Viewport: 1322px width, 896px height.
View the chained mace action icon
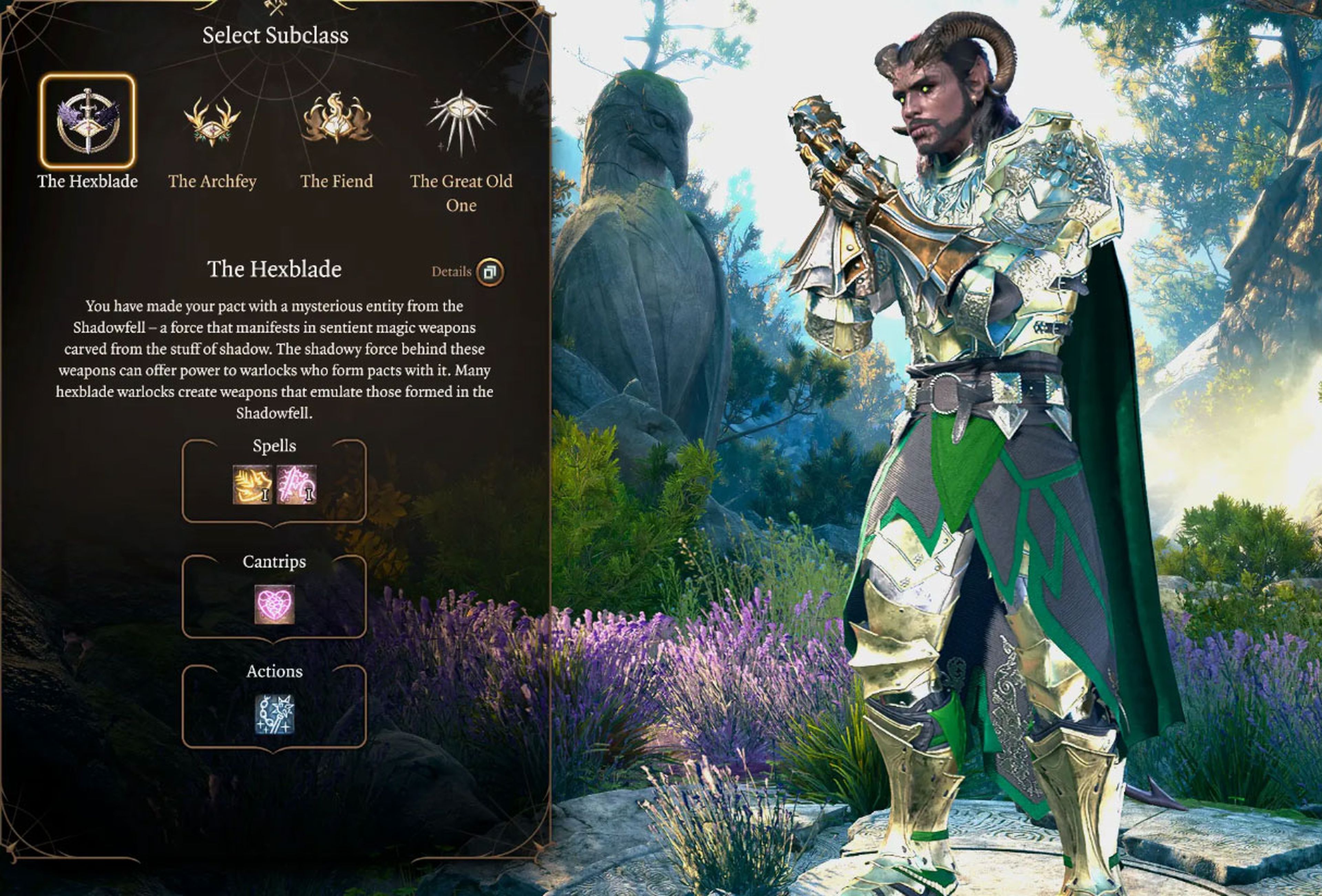274,714
